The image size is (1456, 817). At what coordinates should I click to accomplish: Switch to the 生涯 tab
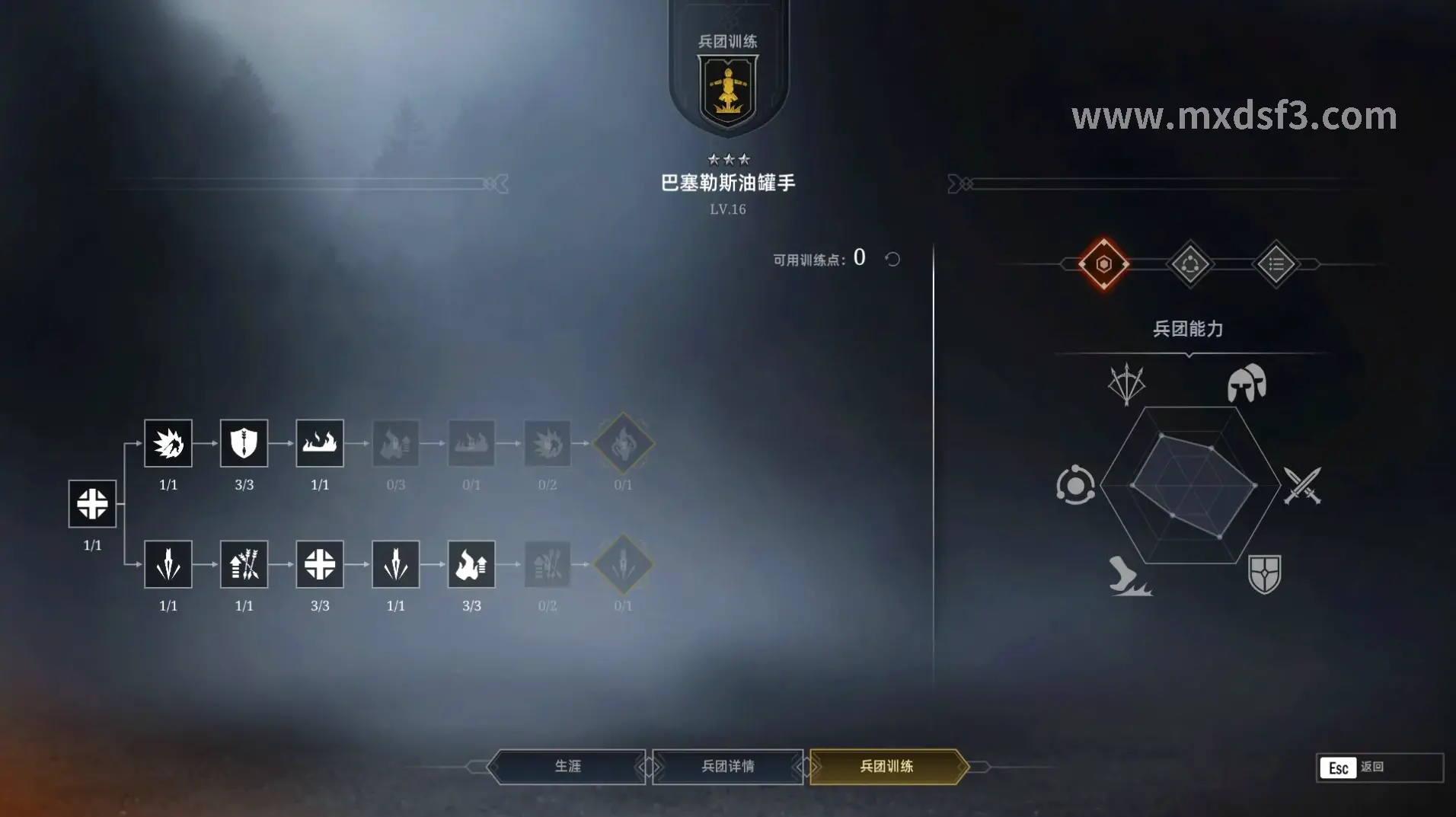tap(568, 767)
